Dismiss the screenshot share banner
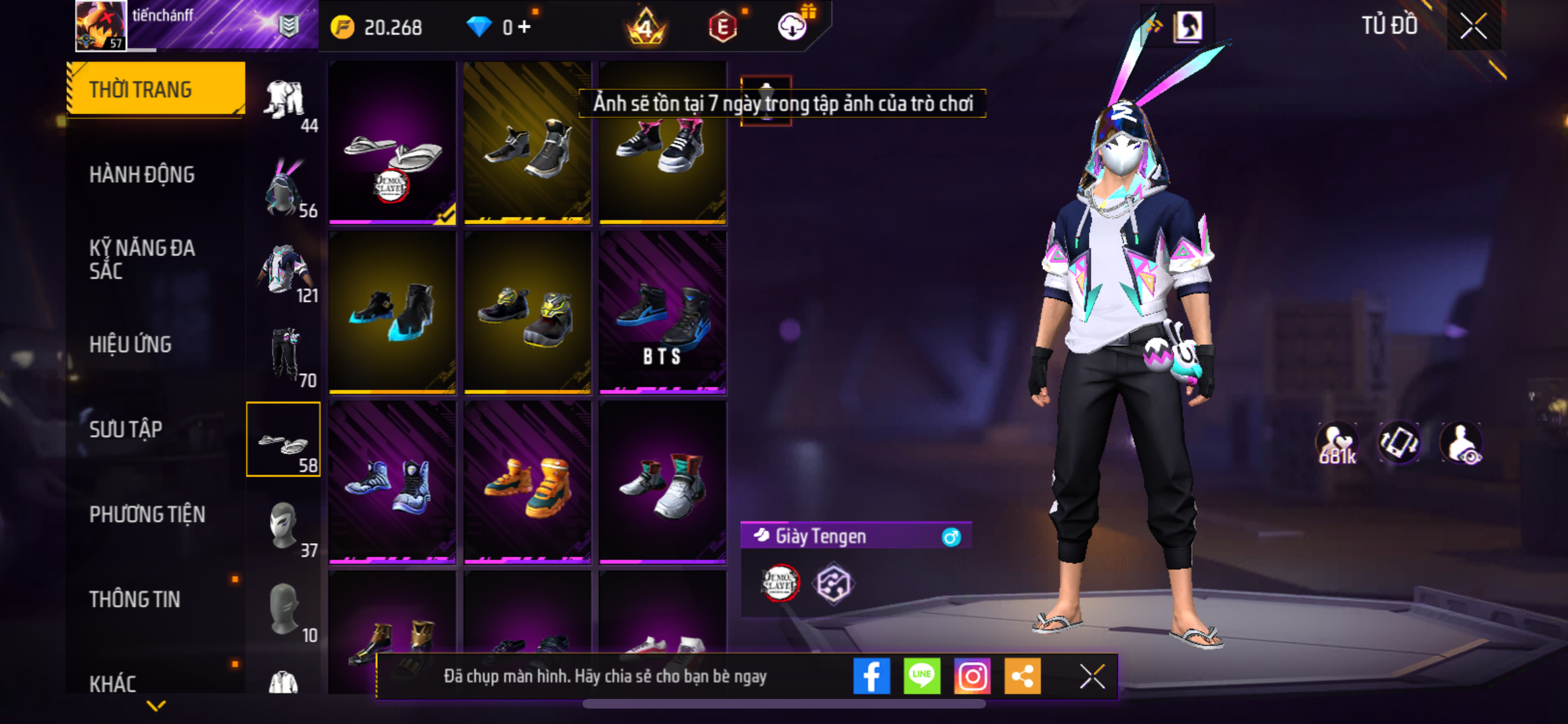 [x=1092, y=676]
